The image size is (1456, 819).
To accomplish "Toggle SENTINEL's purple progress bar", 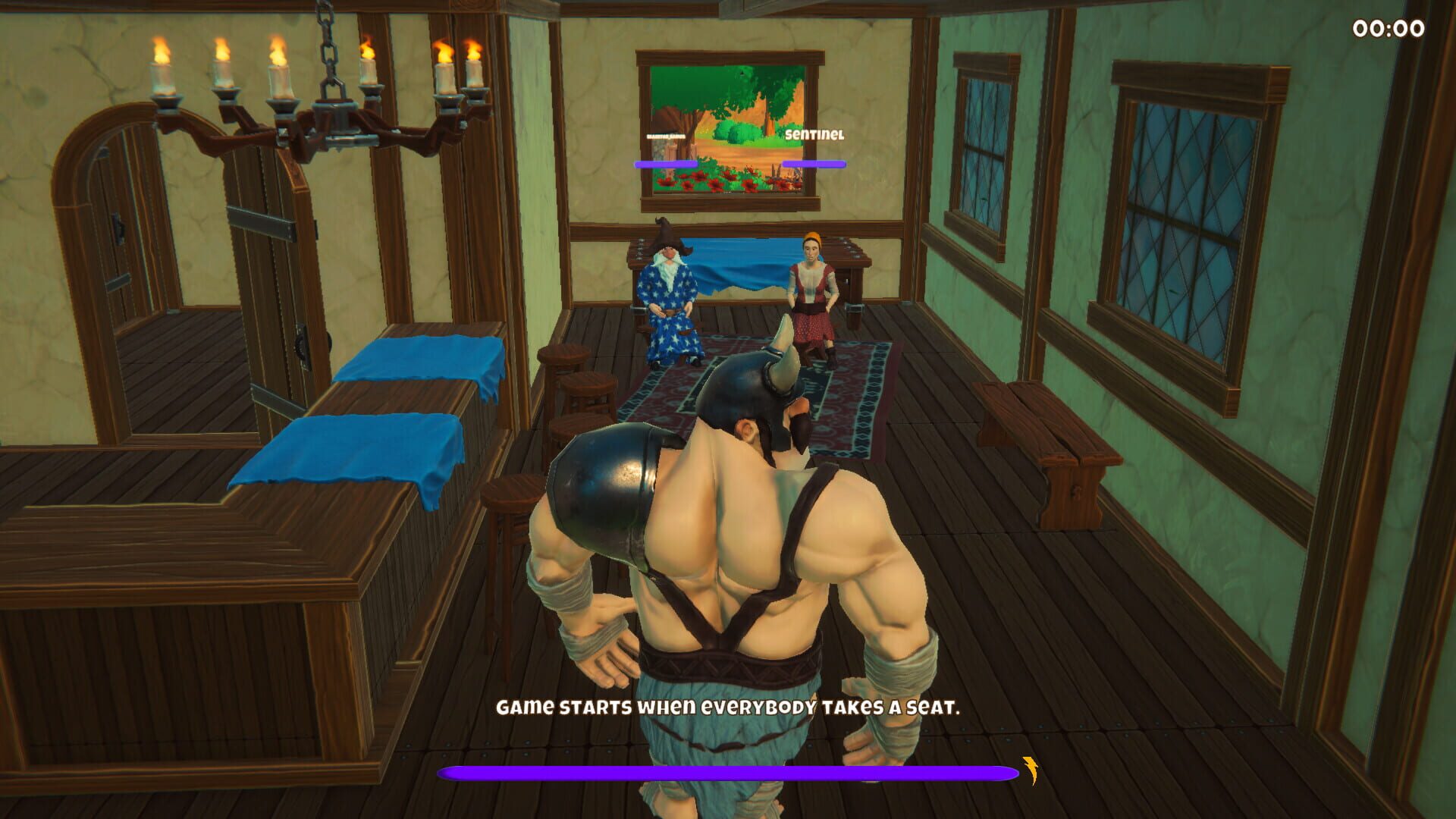I will pyautogui.click(x=815, y=164).
